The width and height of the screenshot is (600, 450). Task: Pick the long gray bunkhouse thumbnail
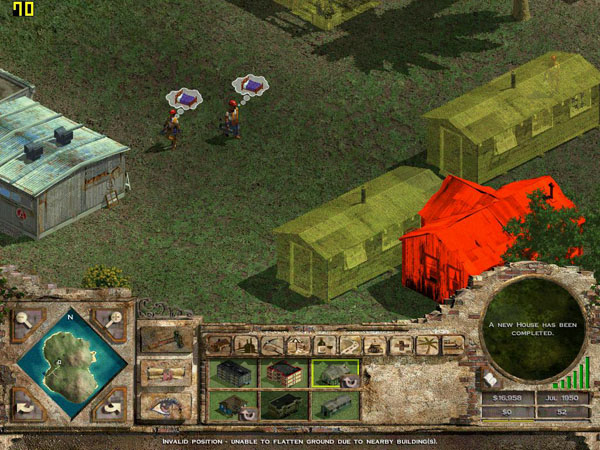[335, 405]
